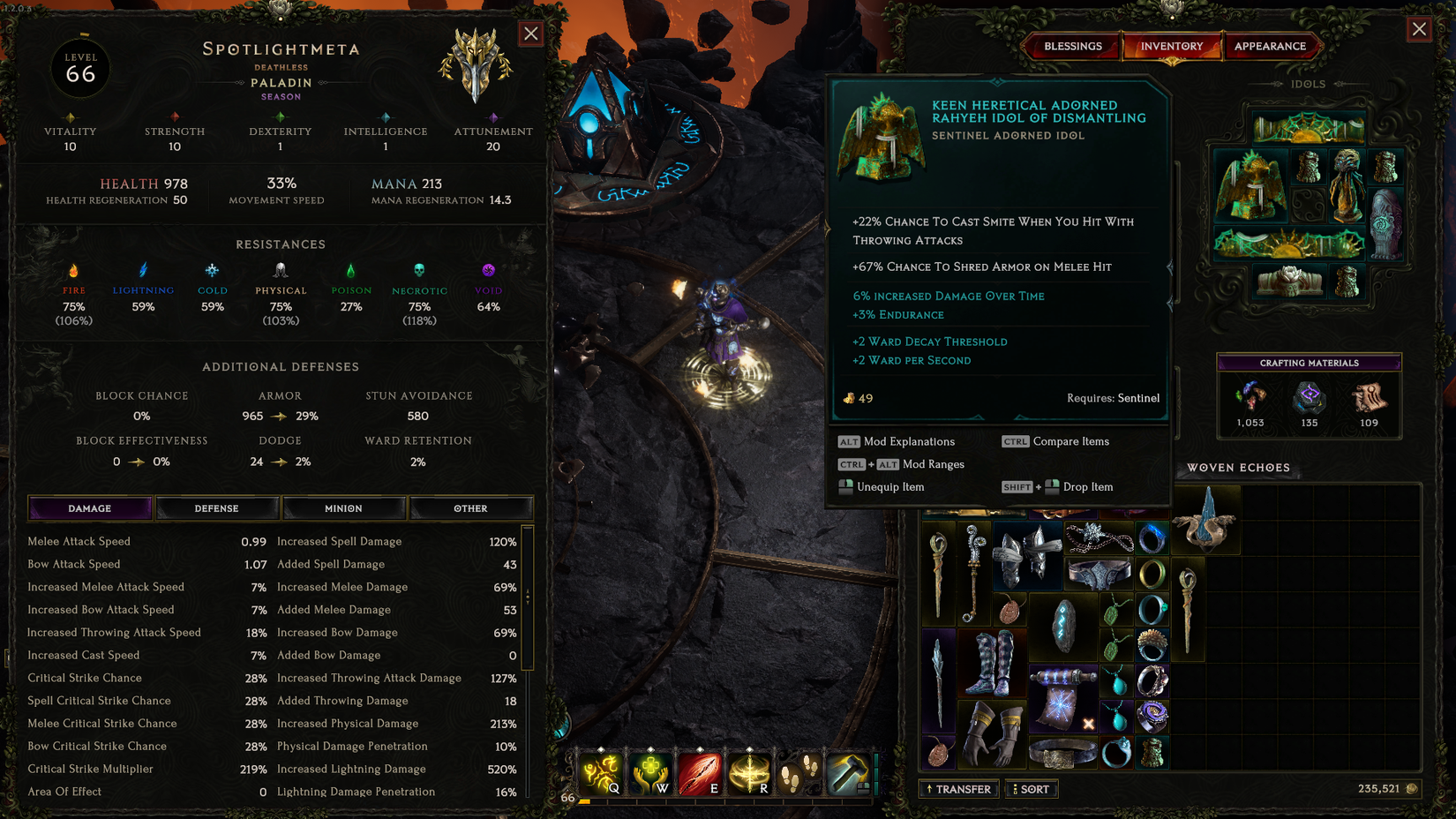Open the Appearance tab

(x=1272, y=46)
